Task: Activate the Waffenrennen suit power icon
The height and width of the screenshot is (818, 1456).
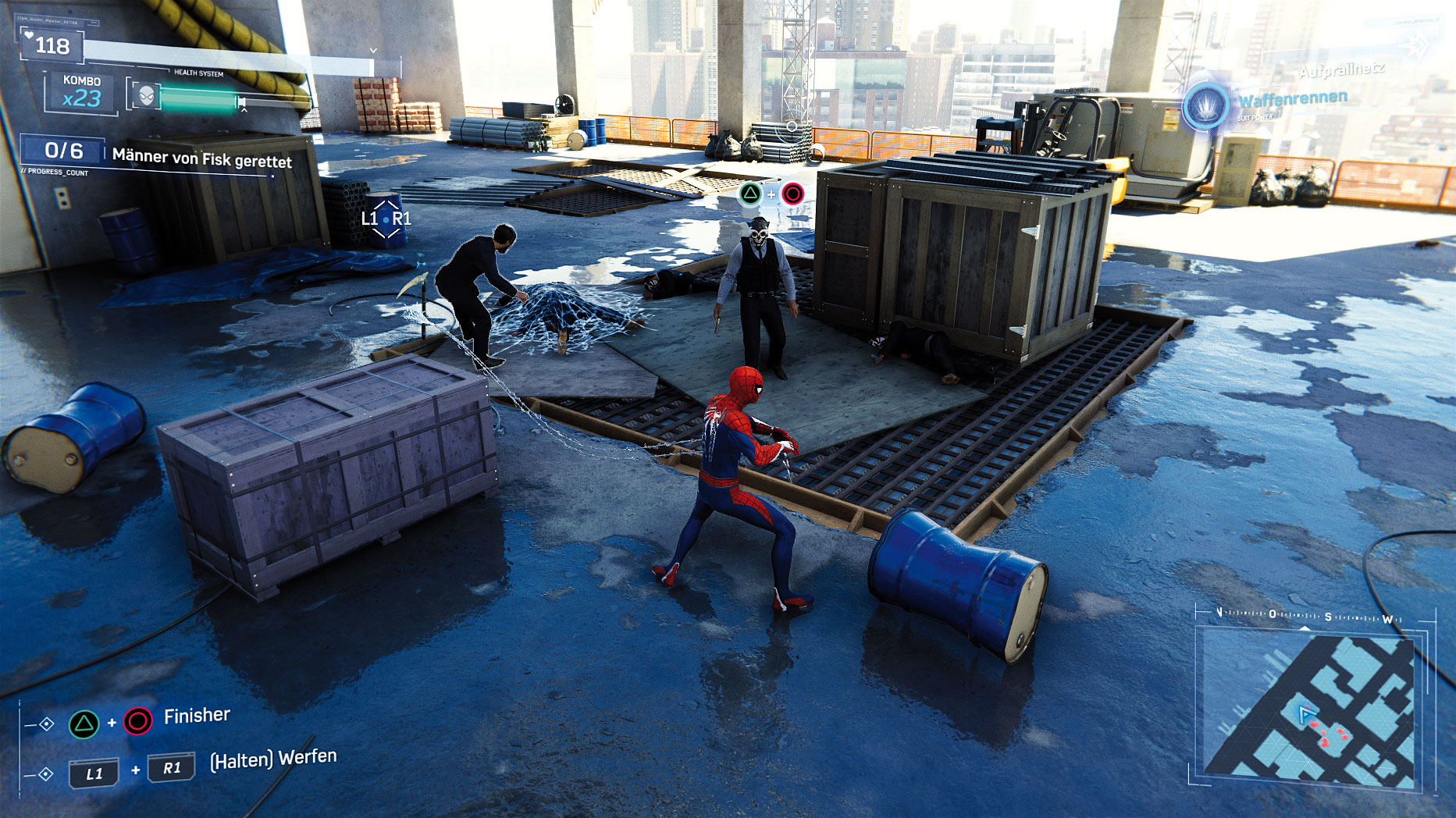Action: [1207, 106]
